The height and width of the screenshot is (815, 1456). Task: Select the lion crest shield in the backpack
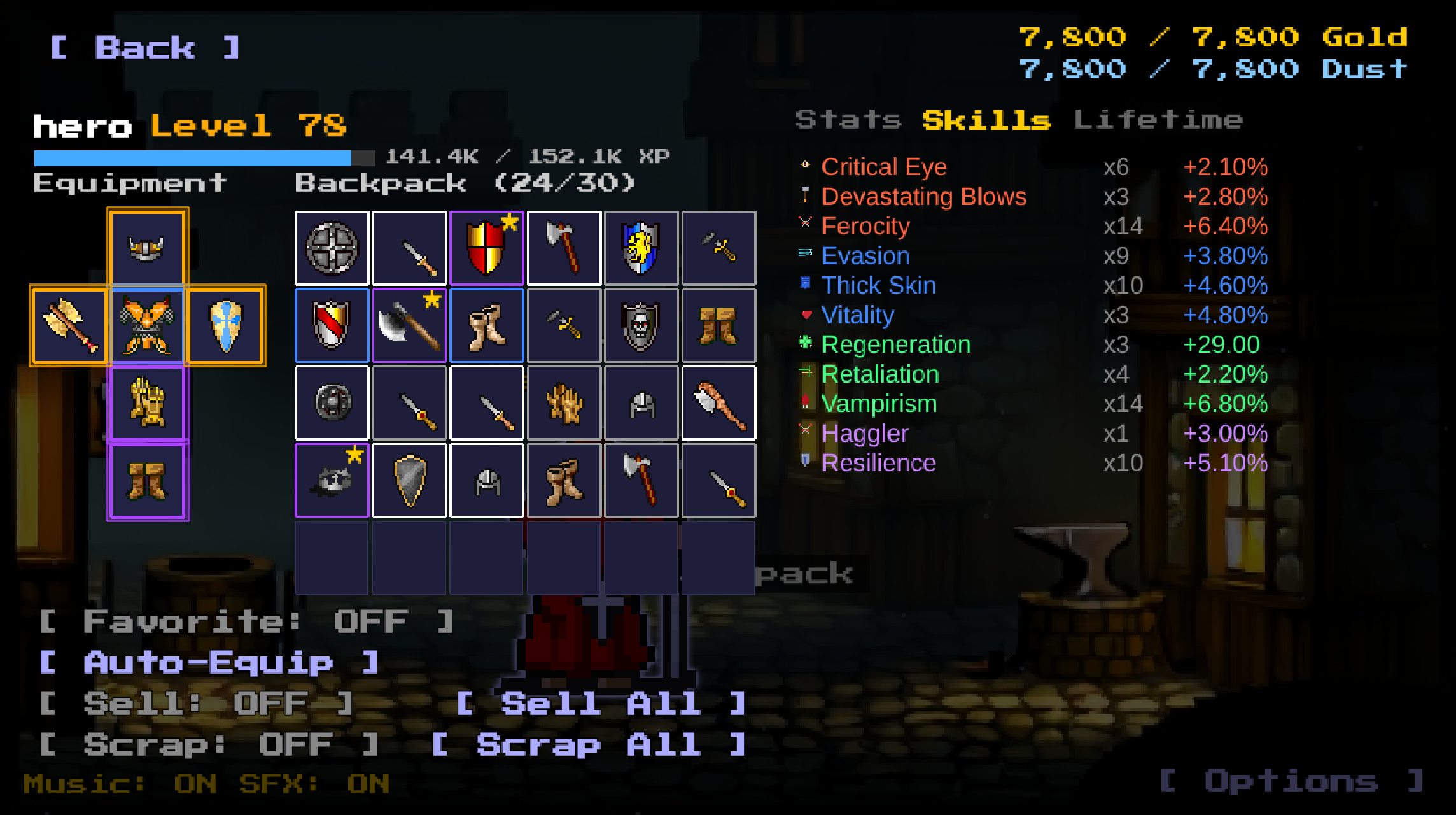[x=641, y=248]
